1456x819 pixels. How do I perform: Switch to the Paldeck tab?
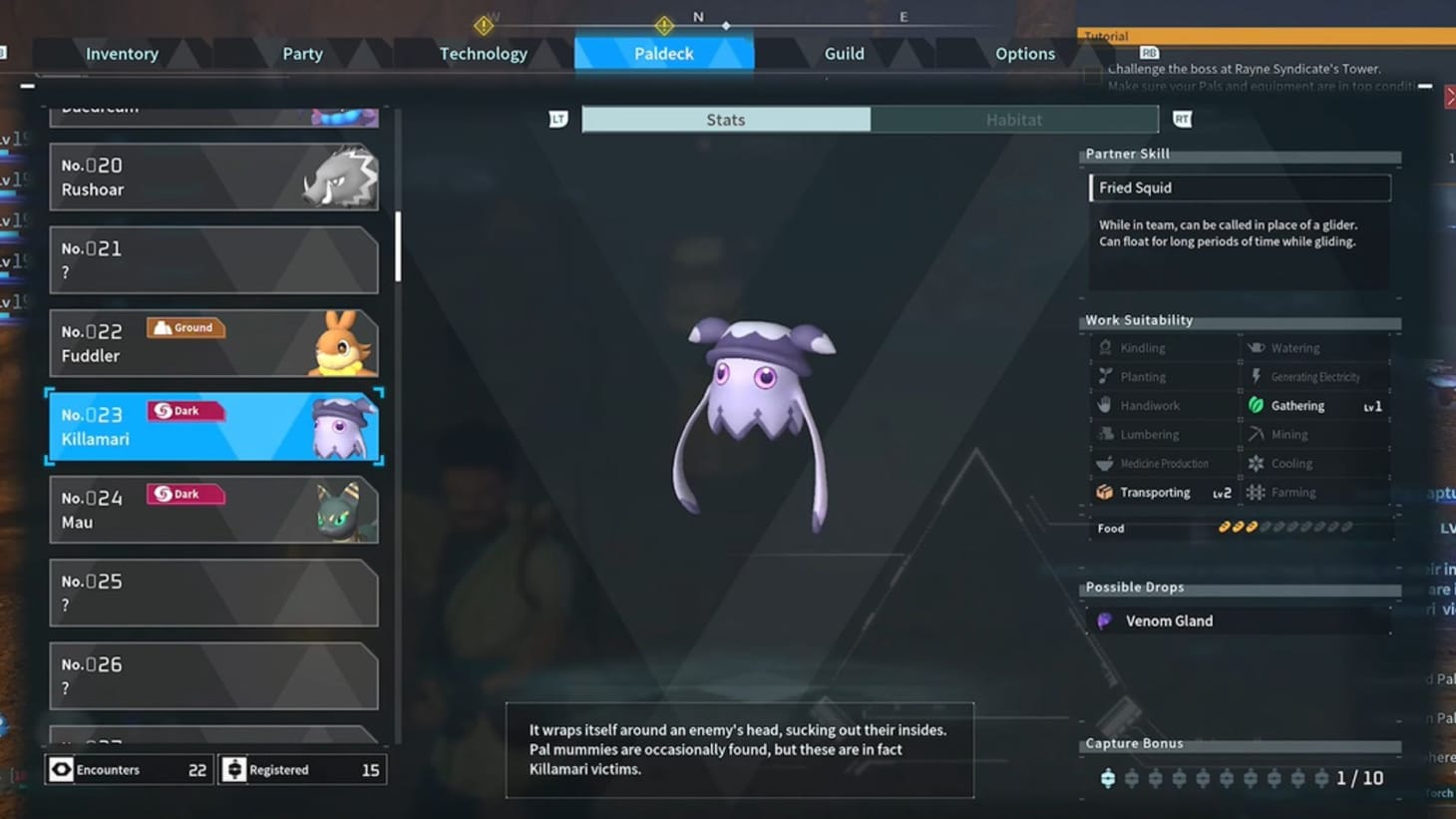coord(664,53)
